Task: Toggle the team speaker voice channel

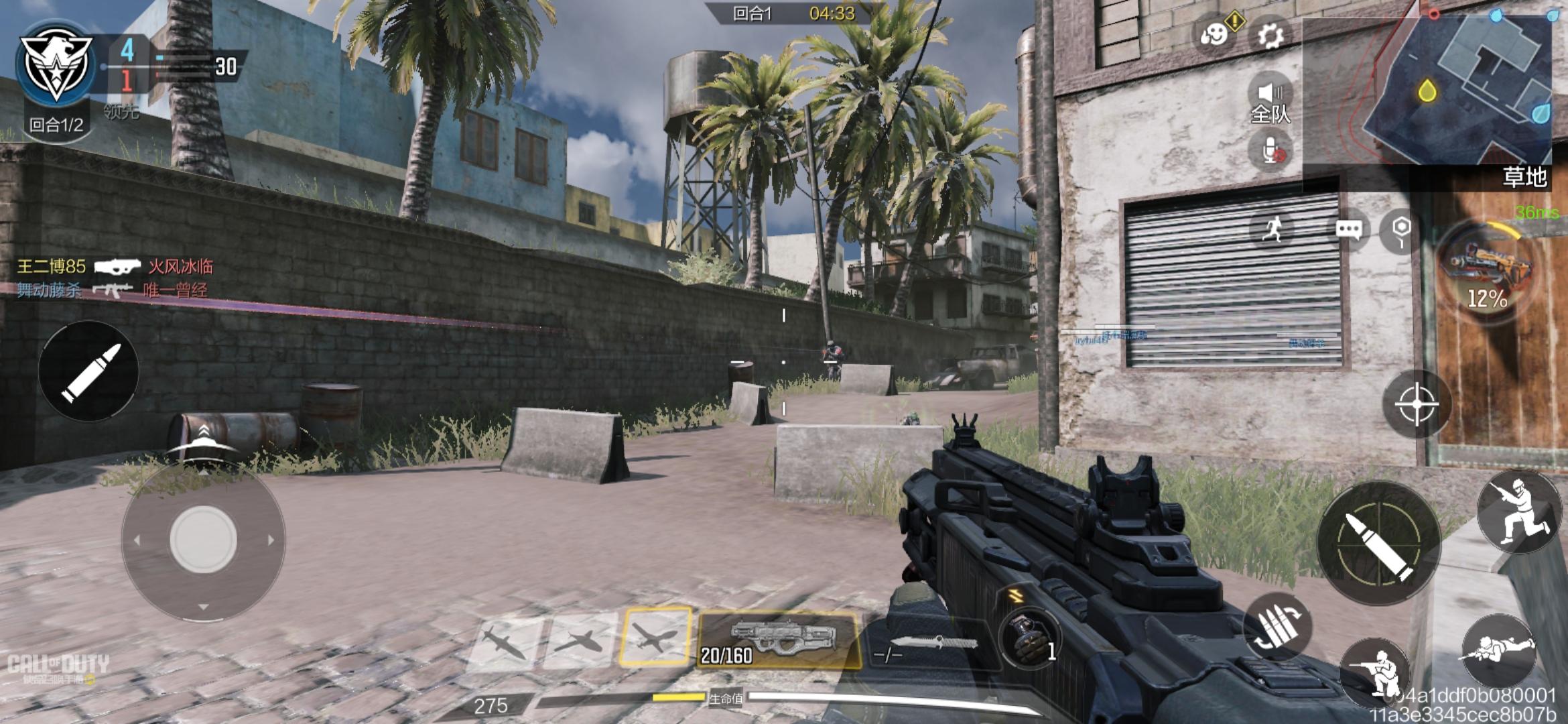Action: click(1270, 101)
